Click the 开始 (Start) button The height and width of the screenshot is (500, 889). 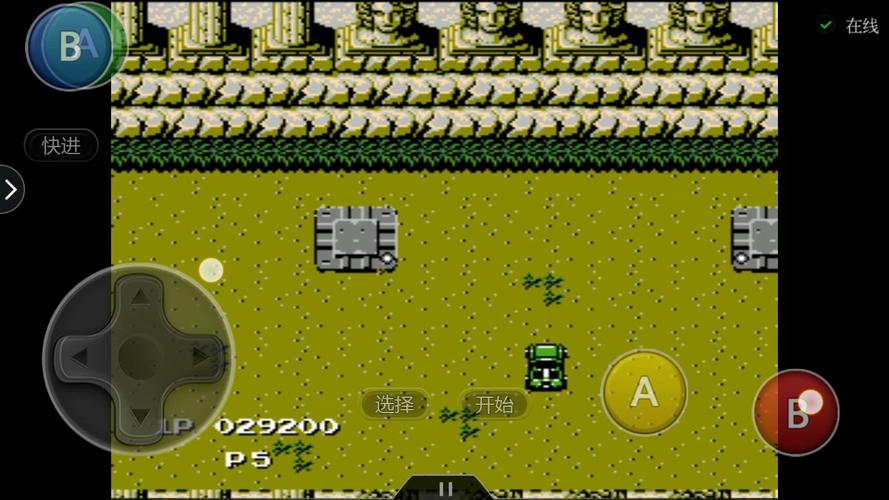coord(494,404)
